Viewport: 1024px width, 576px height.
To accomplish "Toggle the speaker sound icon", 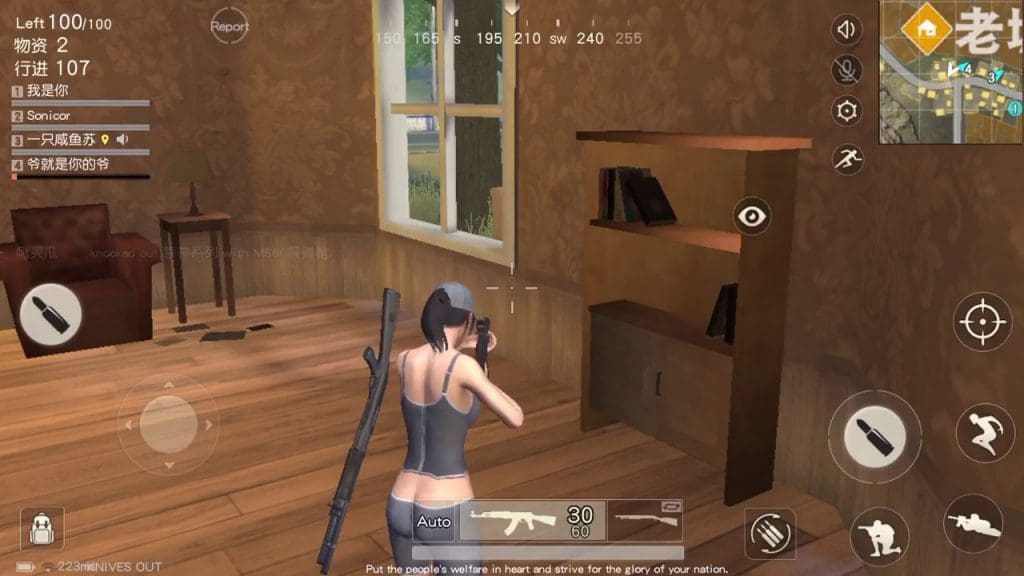I will [x=847, y=30].
